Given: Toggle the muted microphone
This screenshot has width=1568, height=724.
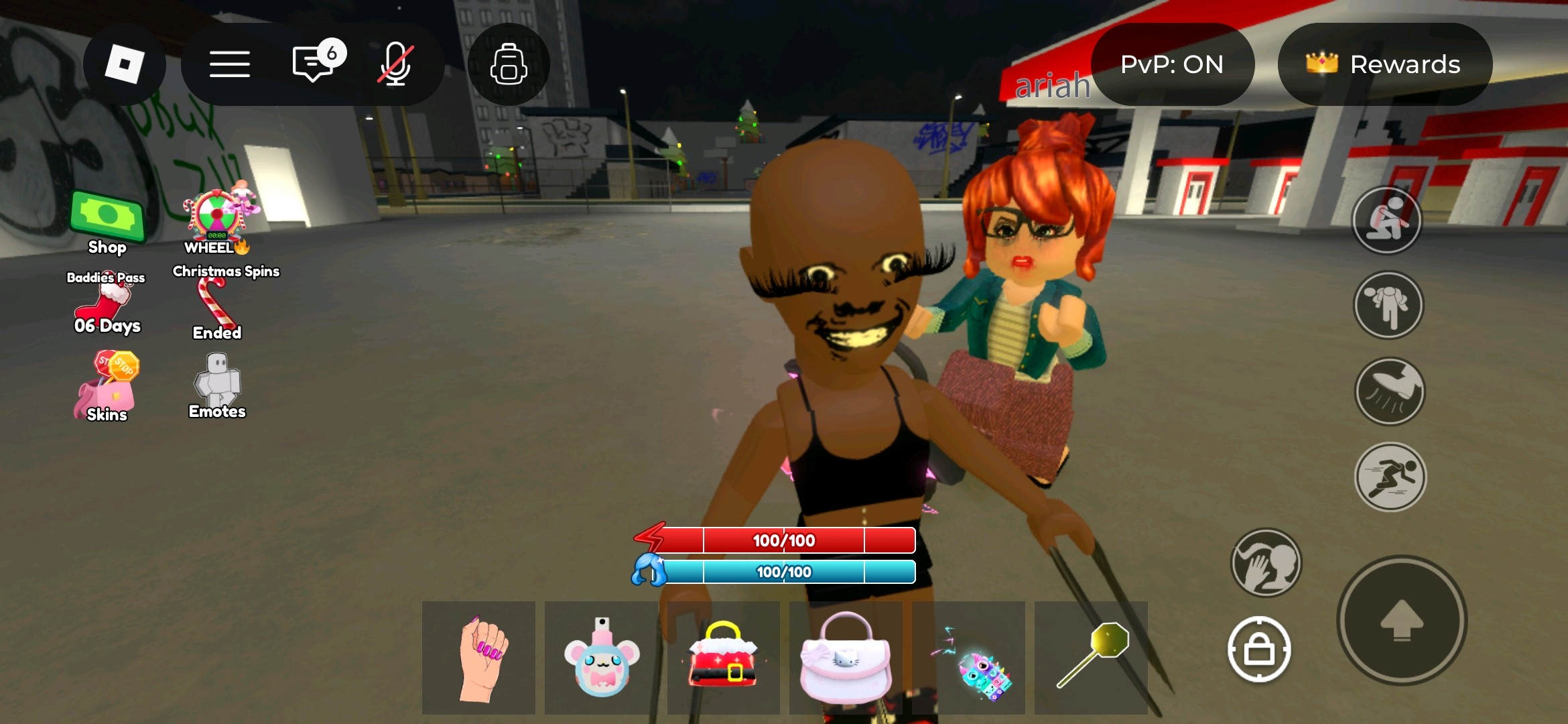Looking at the screenshot, I should tap(395, 64).
